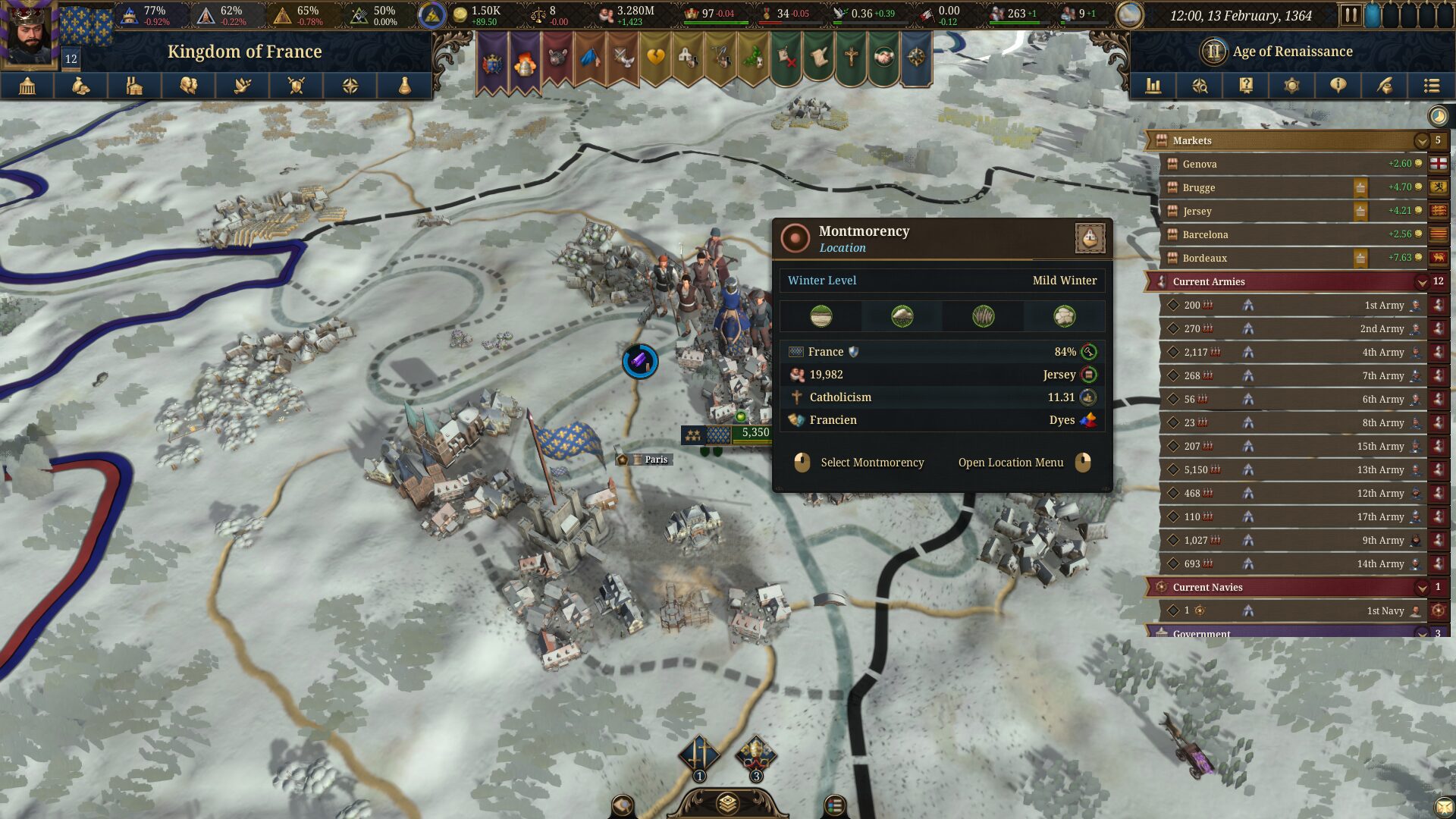Open the technology panel via flask icon
This screenshot has width=1456, height=819.
[403, 86]
